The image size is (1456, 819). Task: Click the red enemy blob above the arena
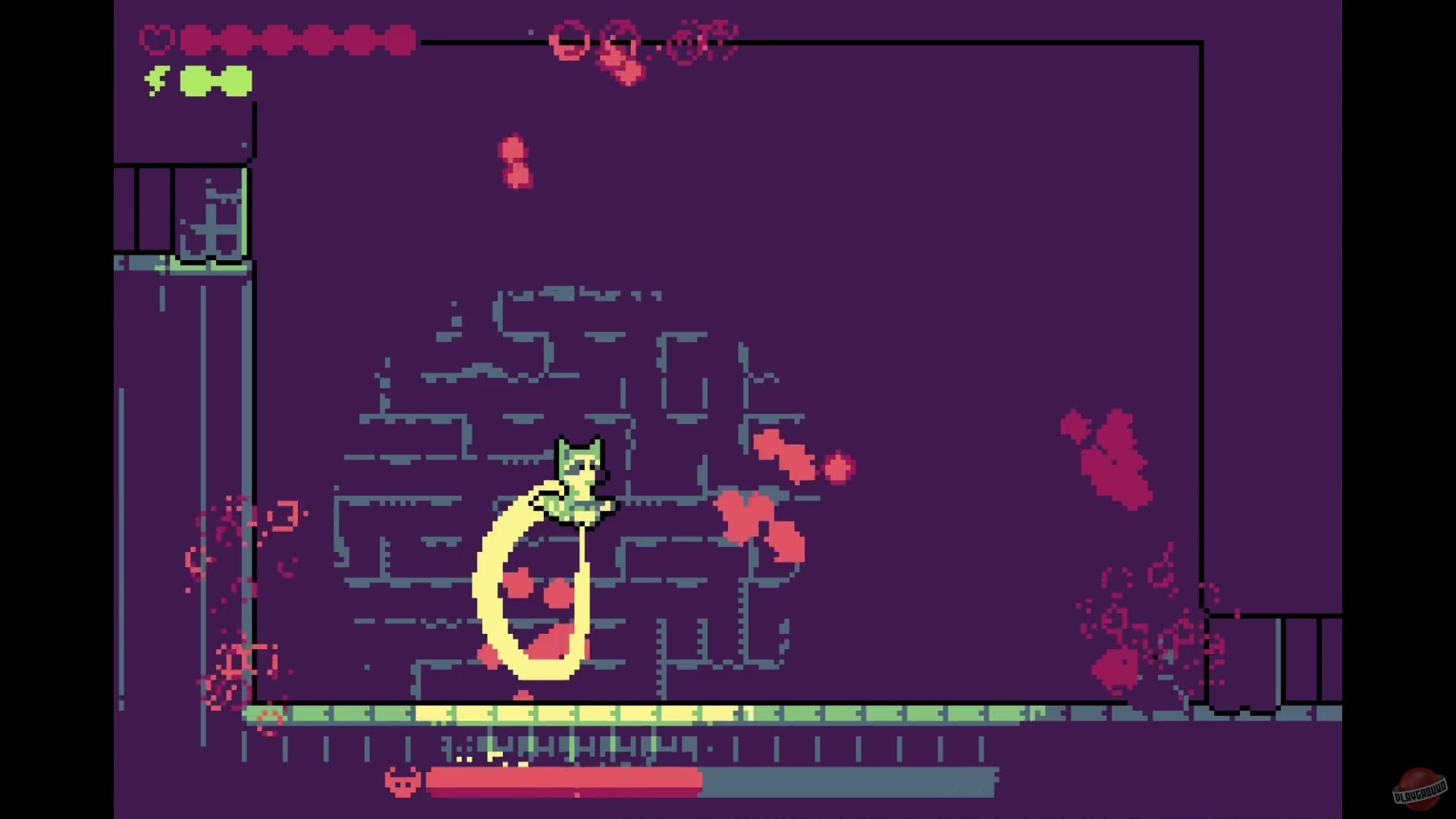point(516,159)
